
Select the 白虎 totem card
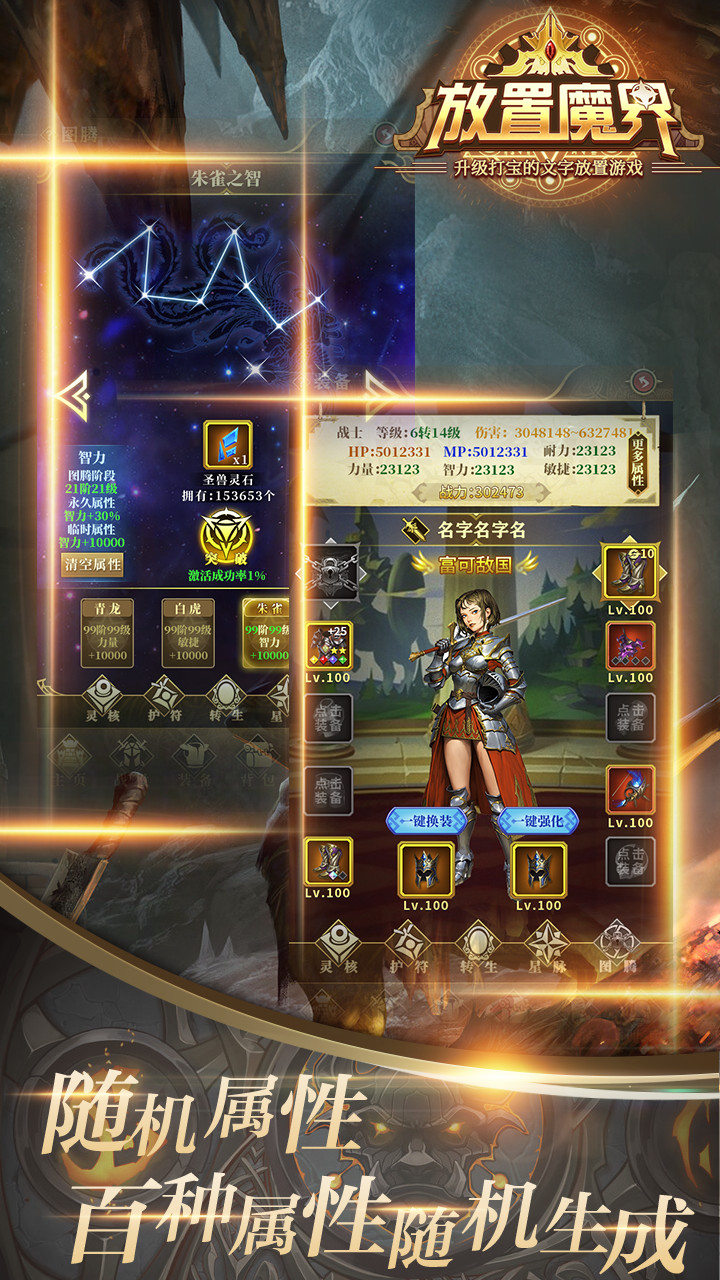(x=189, y=632)
